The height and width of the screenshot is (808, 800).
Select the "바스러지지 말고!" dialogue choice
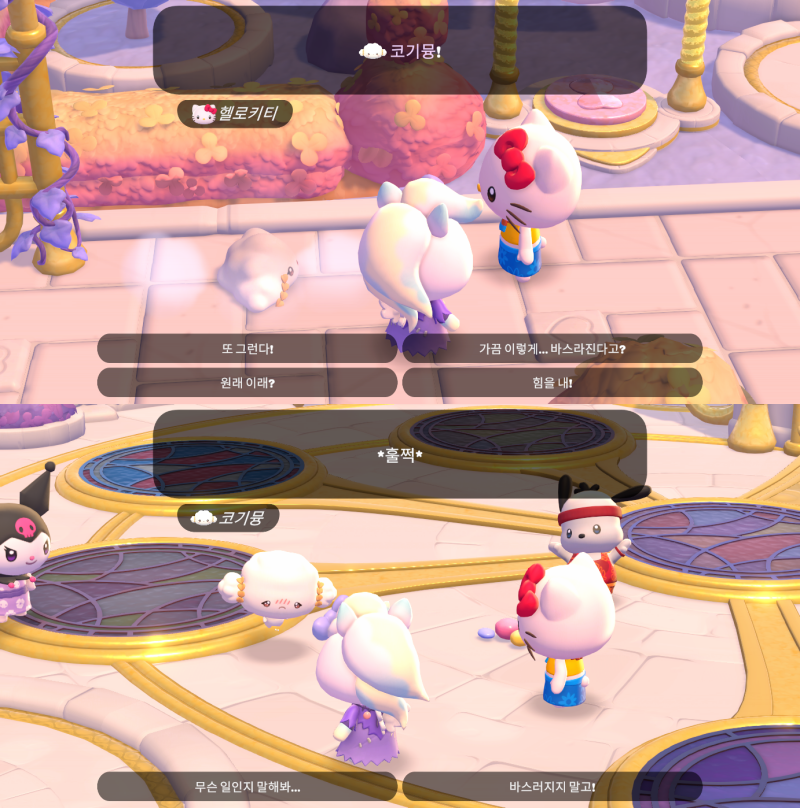[x=552, y=787]
